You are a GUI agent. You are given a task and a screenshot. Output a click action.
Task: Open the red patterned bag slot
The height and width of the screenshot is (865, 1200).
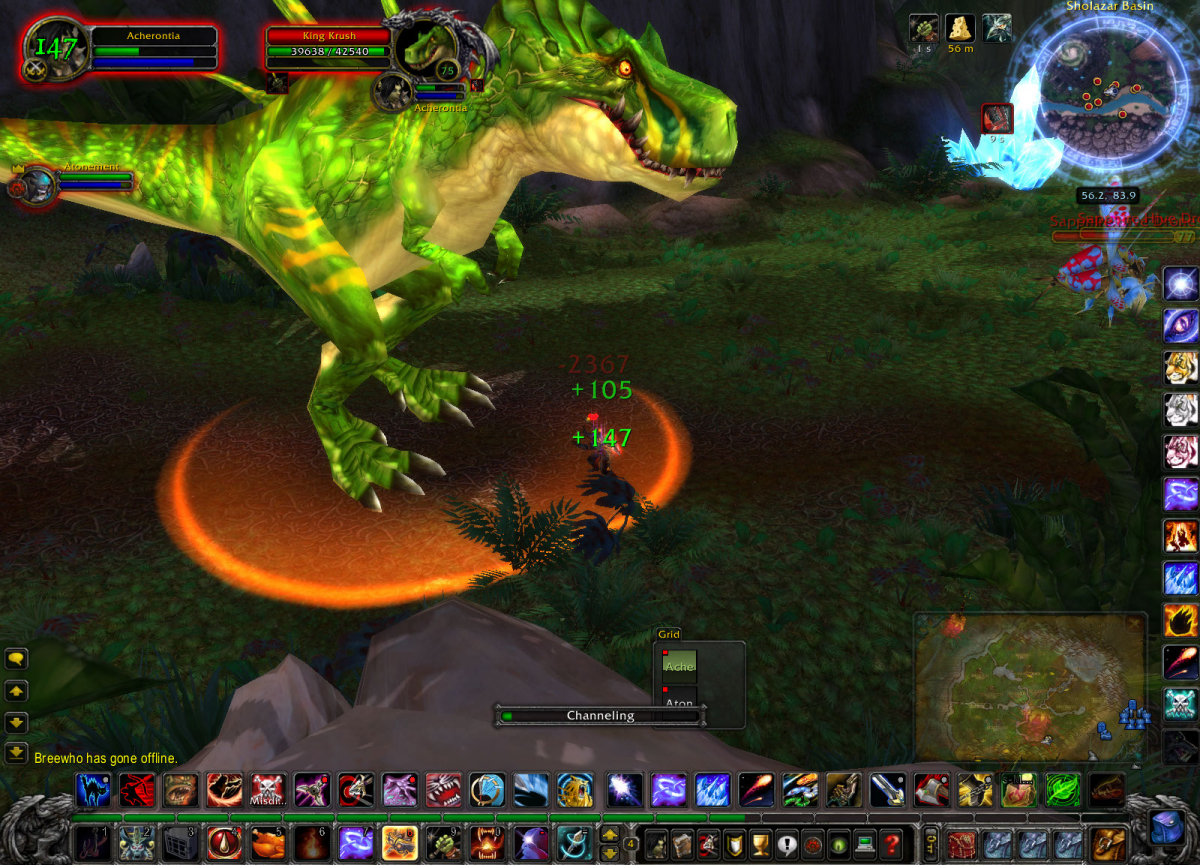click(962, 843)
